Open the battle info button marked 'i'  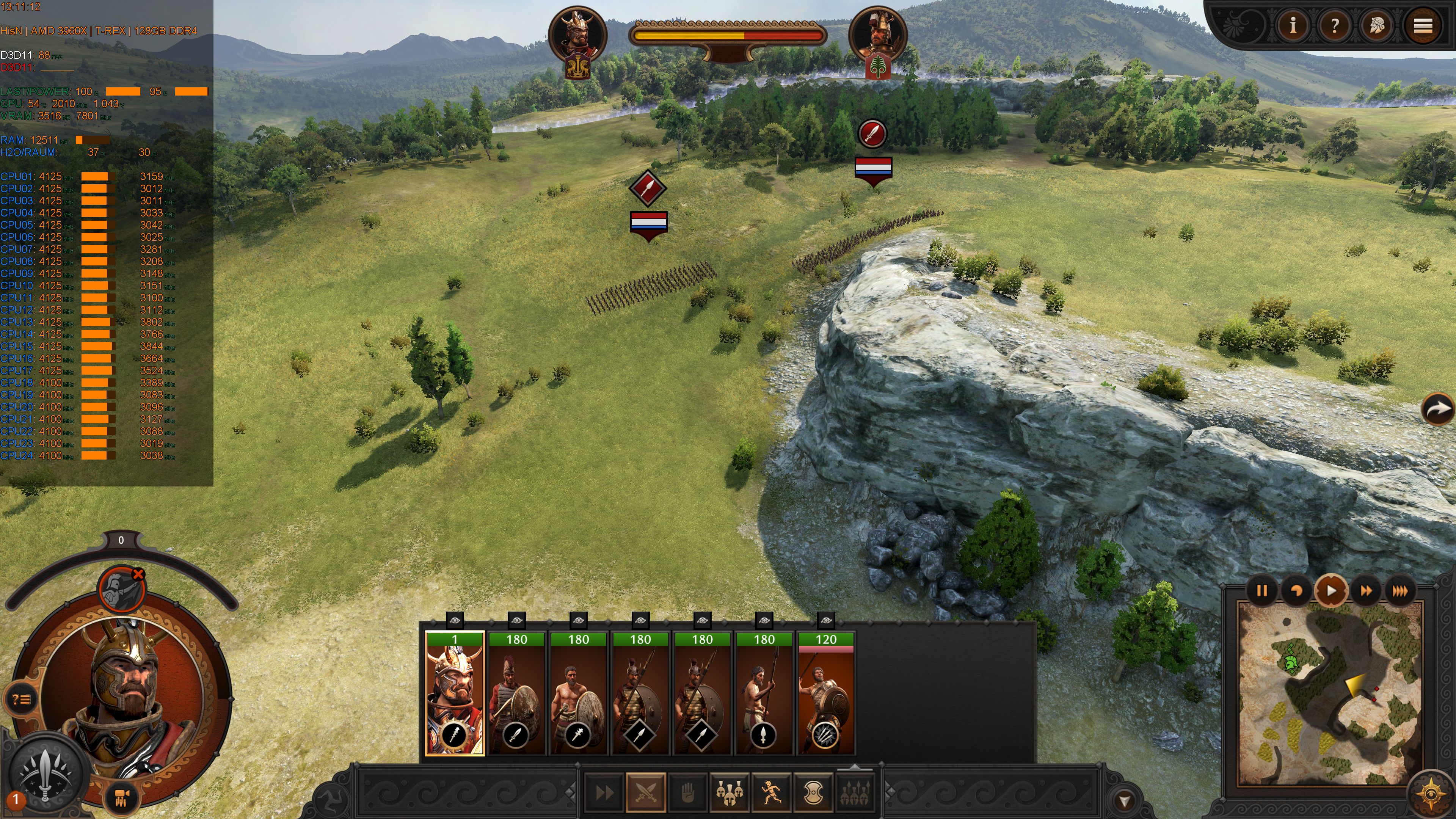pyautogui.click(x=1293, y=25)
